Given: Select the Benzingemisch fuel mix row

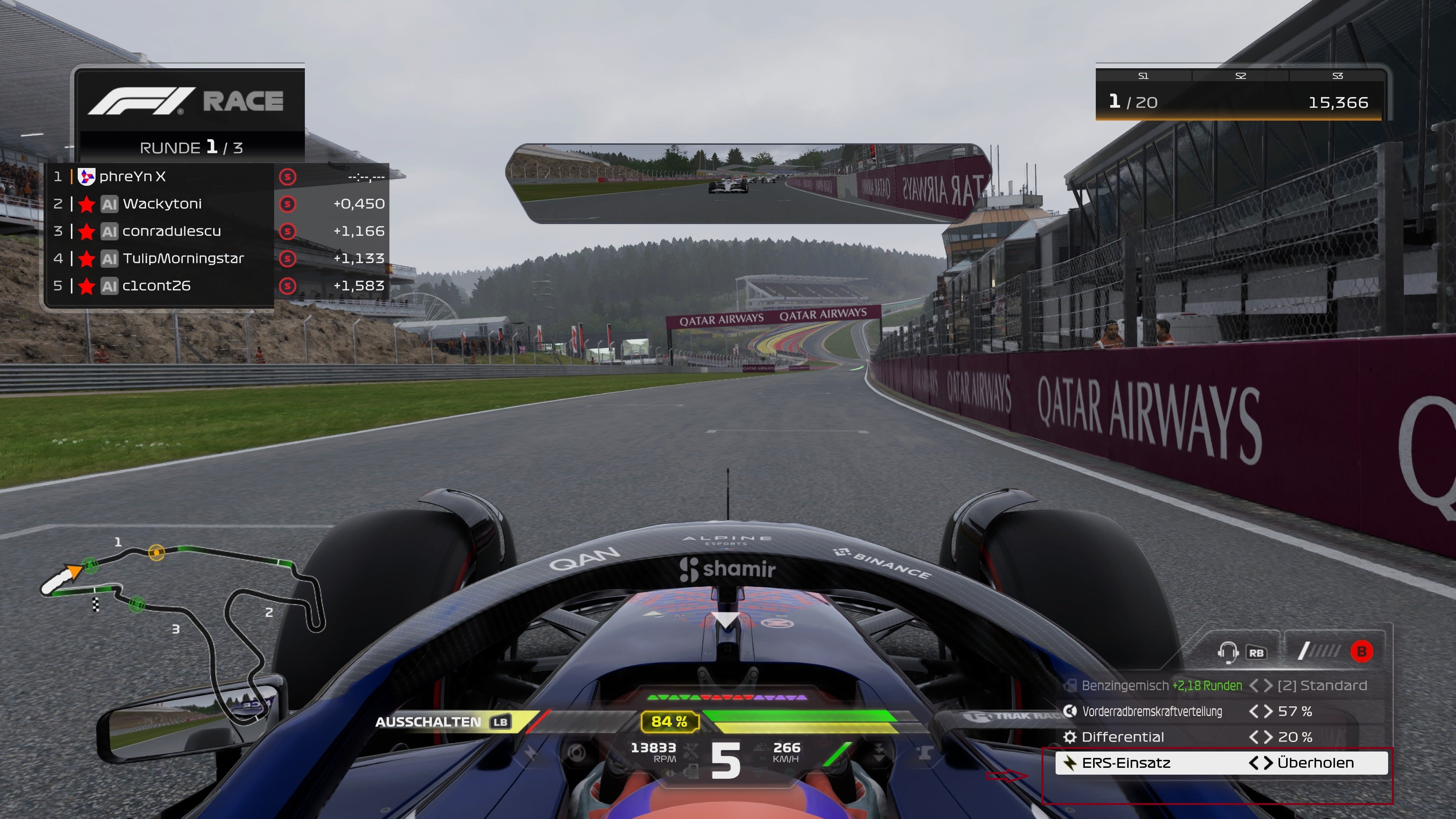Looking at the screenshot, I should pyautogui.click(x=1221, y=686).
